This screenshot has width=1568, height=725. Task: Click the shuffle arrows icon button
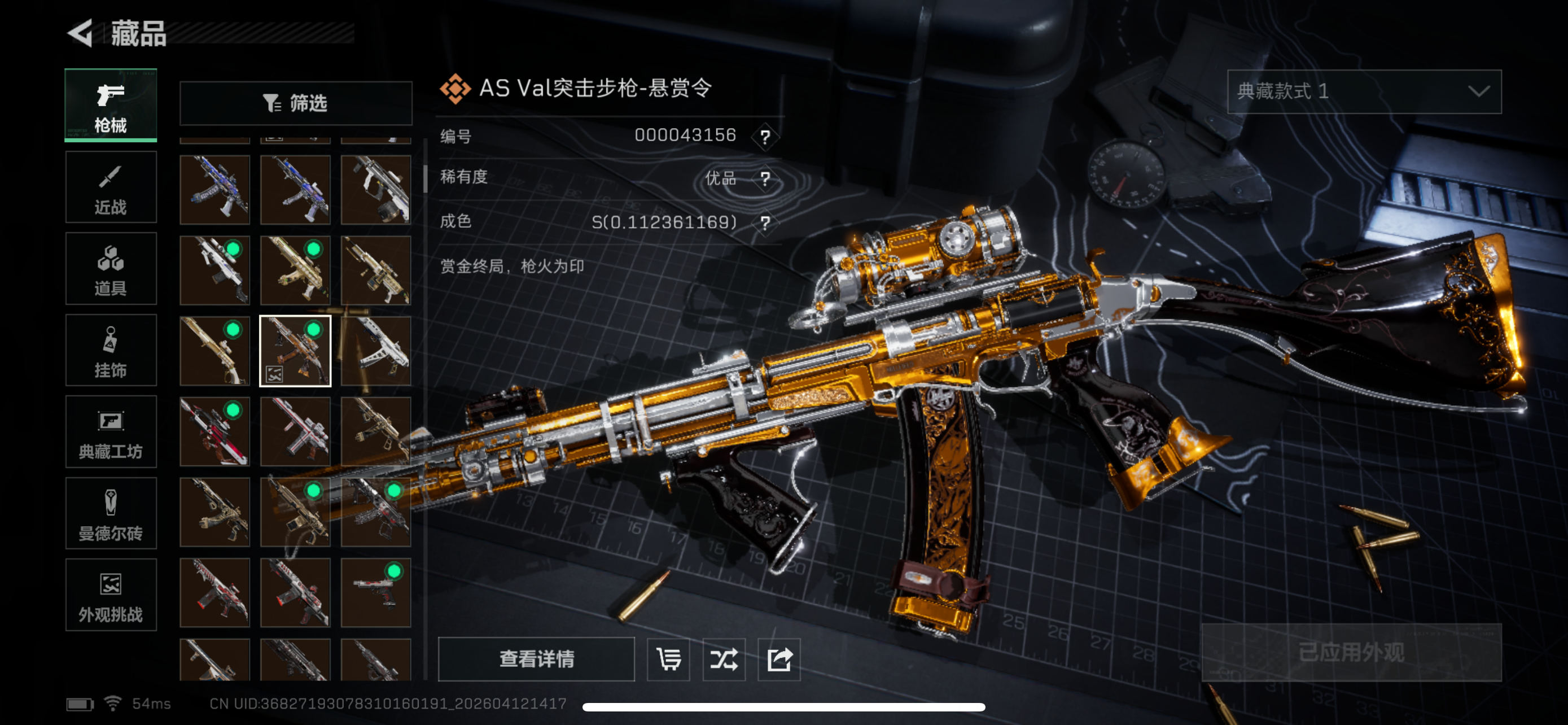point(724,660)
